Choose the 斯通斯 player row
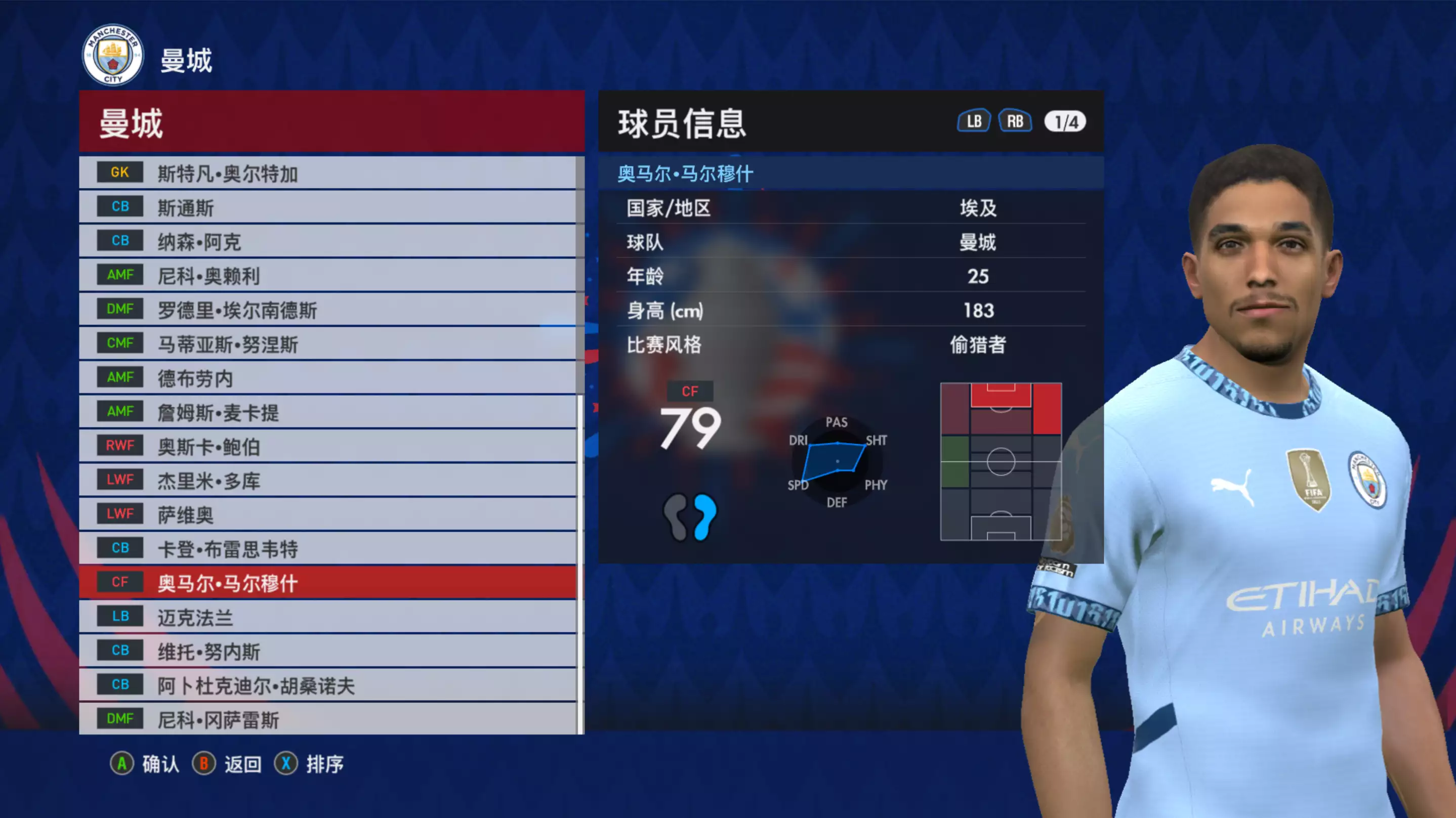This screenshot has width=1456, height=818. click(x=328, y=207)
